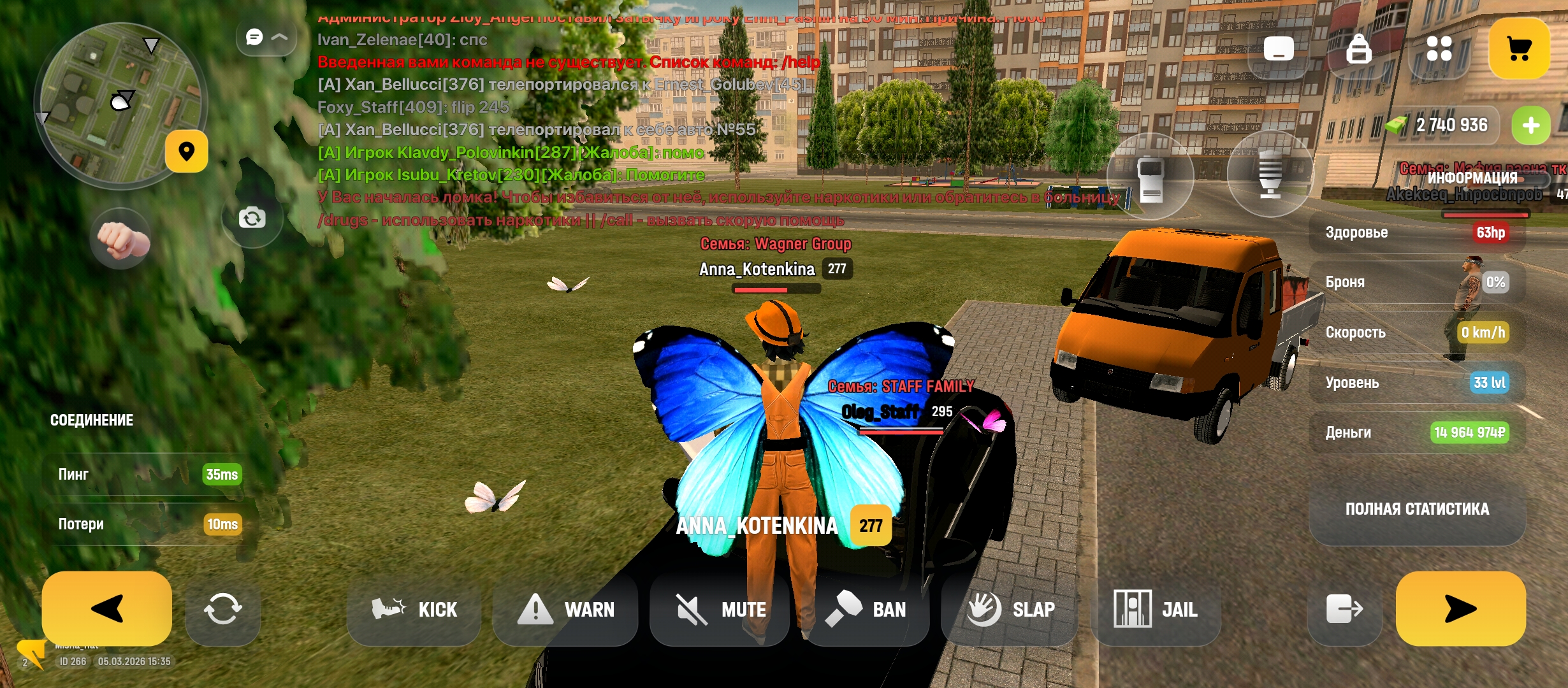
Task: Kick the spectated player
Action: point(414,610)
